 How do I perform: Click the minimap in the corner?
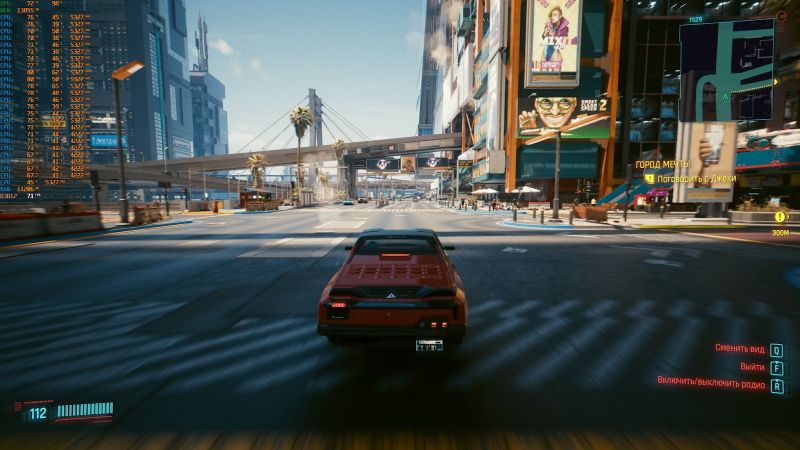(x=726, y=70)
